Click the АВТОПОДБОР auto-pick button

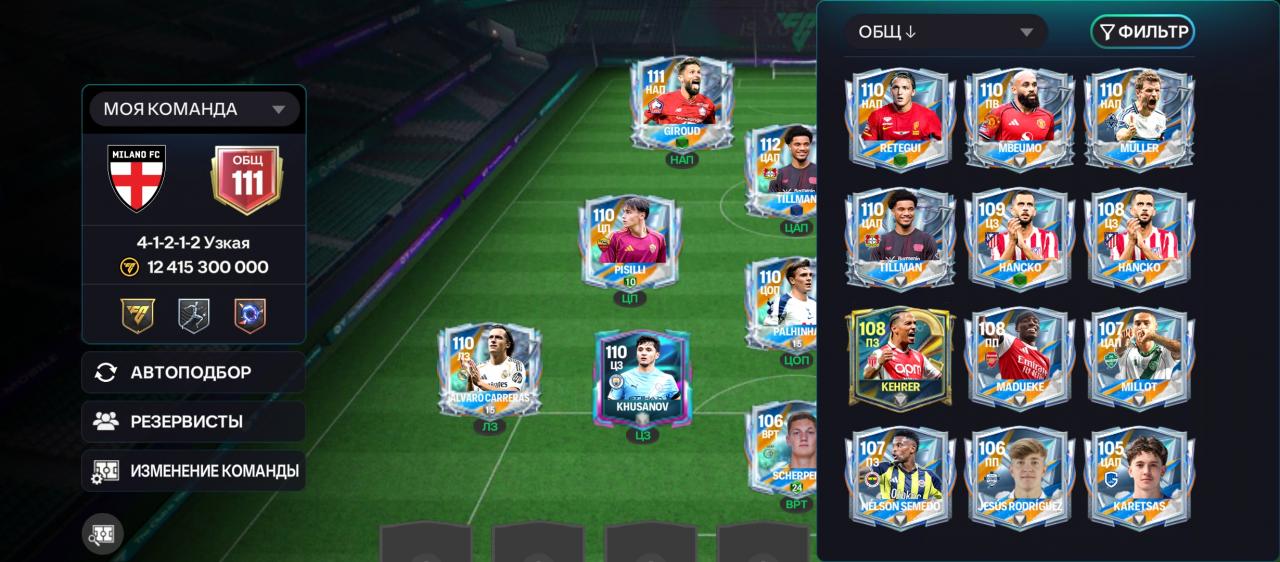pos(194,372)
